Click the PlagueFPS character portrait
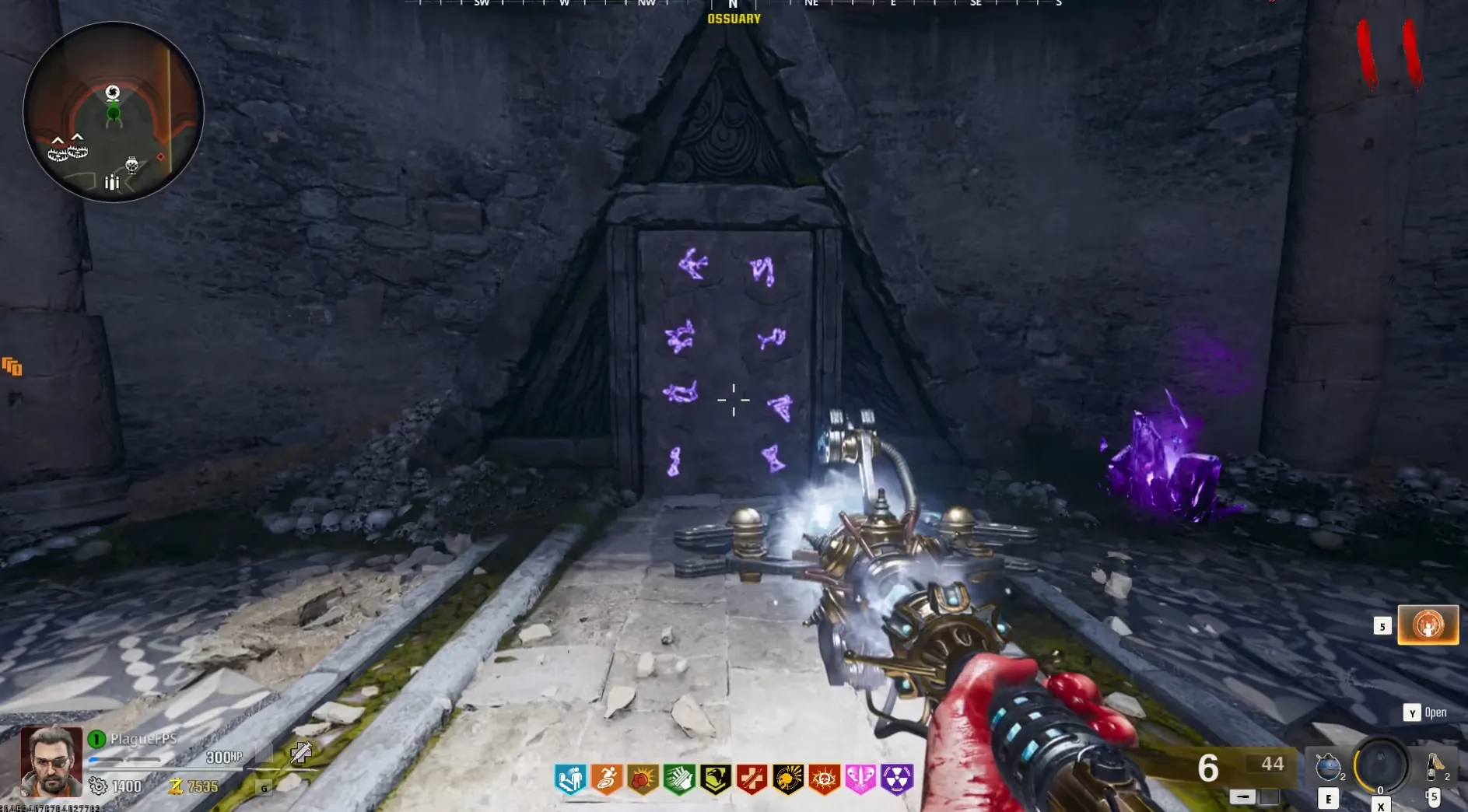The image size is (1468, 812). click(51, 761)
